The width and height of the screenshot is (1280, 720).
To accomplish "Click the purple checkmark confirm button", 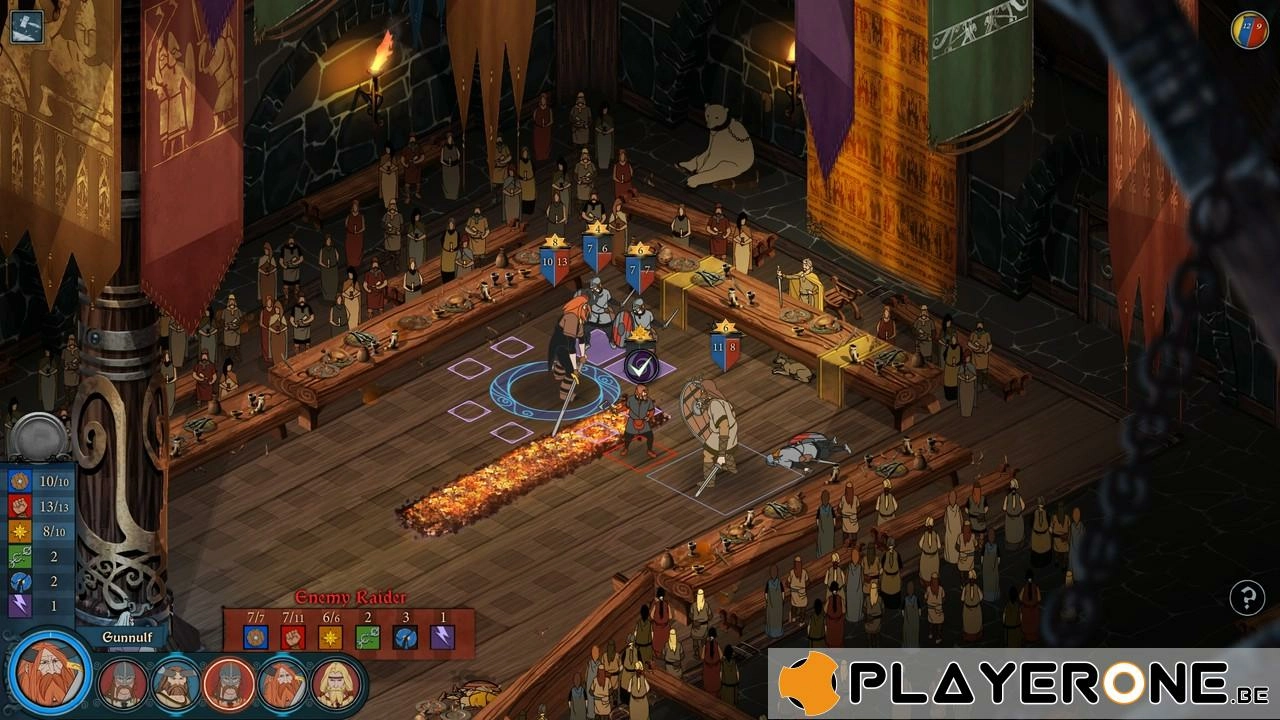I will point(640,365).
